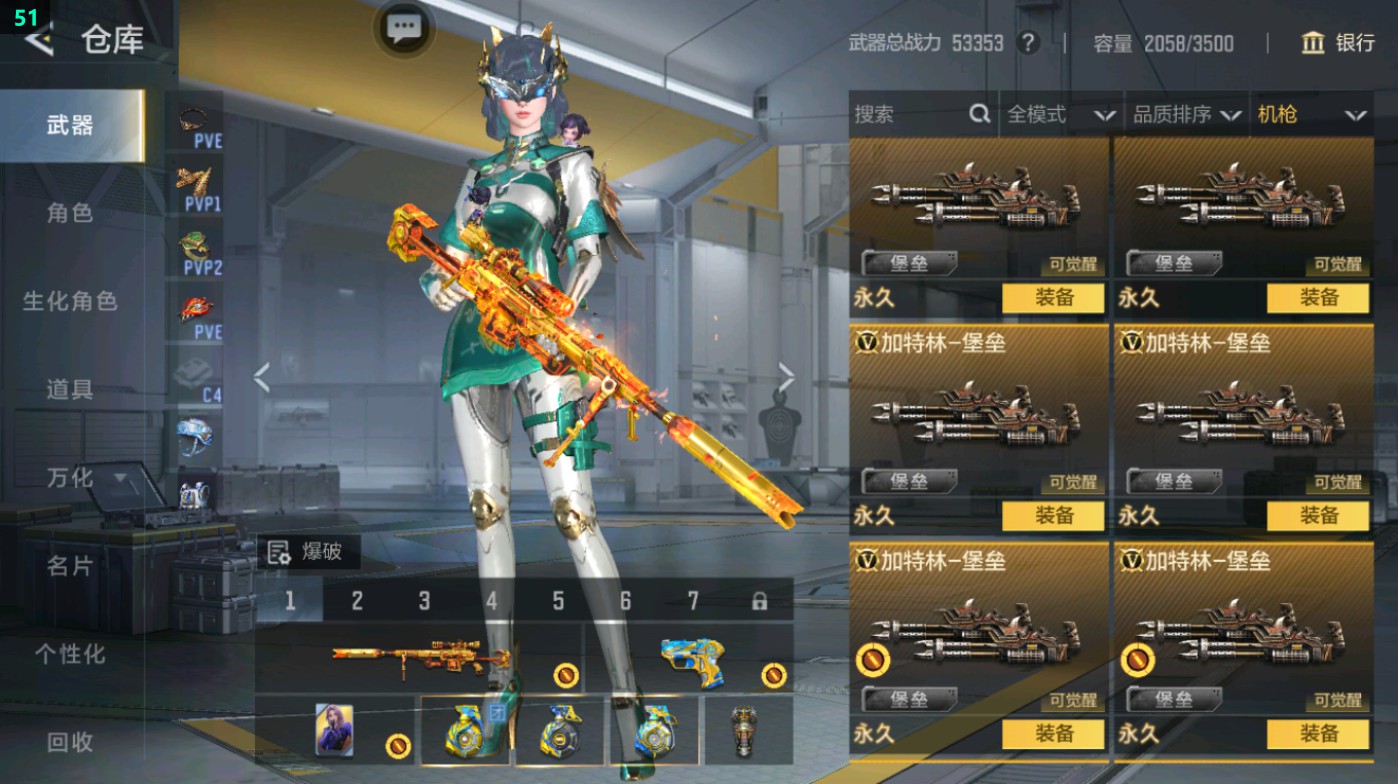Open the 全模式 mode dropdown
This screenshot has height=784, width=1398.
tap(1060, 115)
